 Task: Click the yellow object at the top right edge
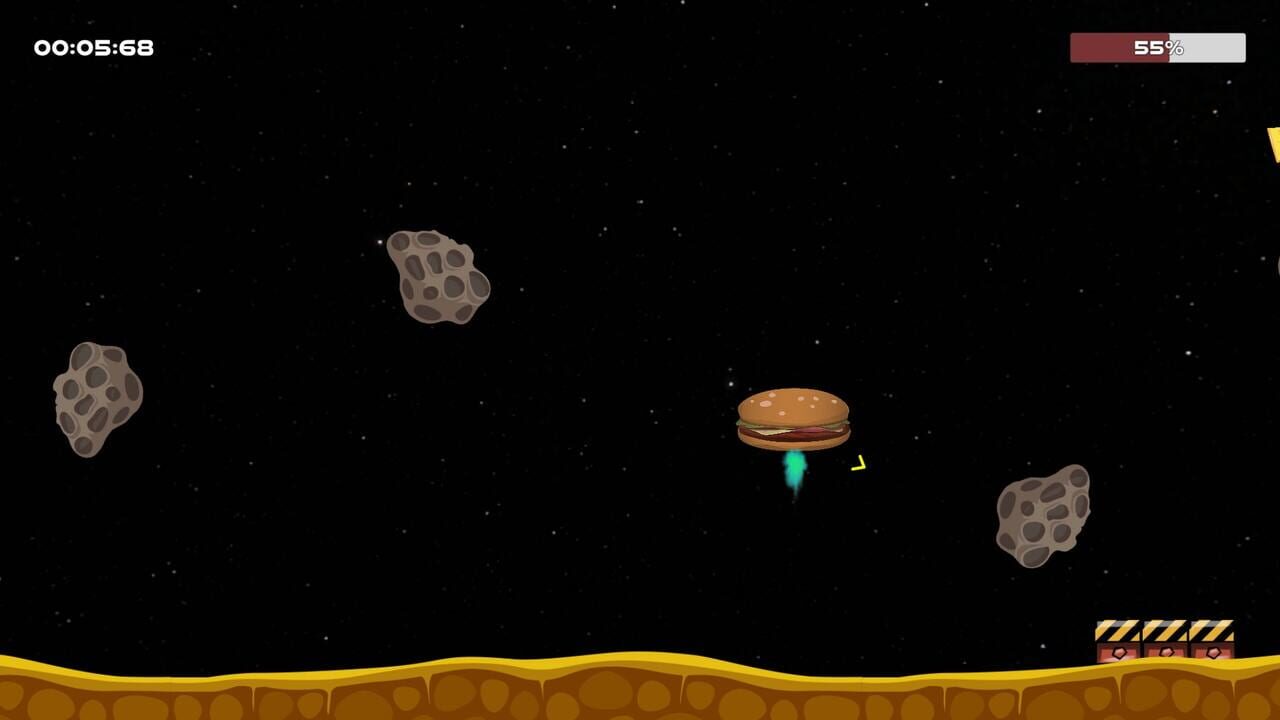pyautogui.click(x=1272, y=145)
